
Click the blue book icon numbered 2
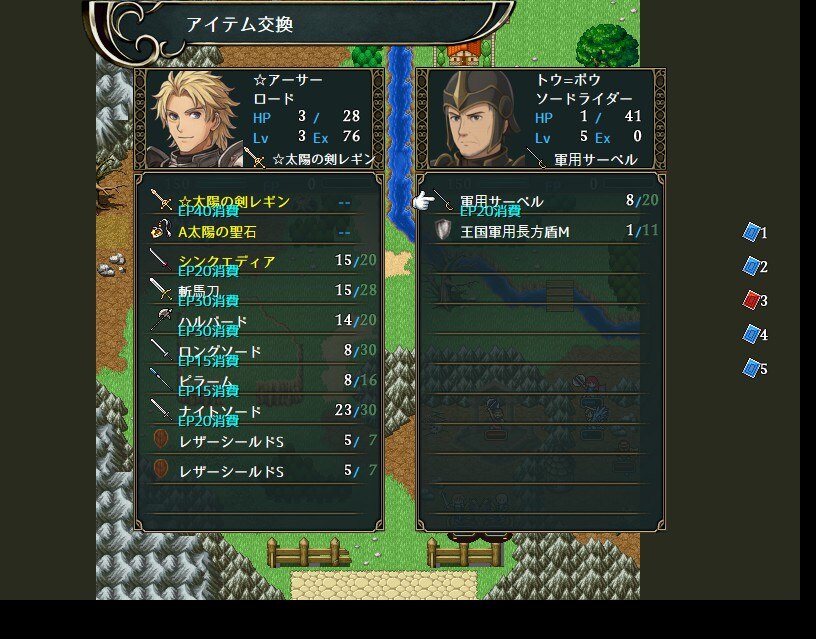click(752, 267)
